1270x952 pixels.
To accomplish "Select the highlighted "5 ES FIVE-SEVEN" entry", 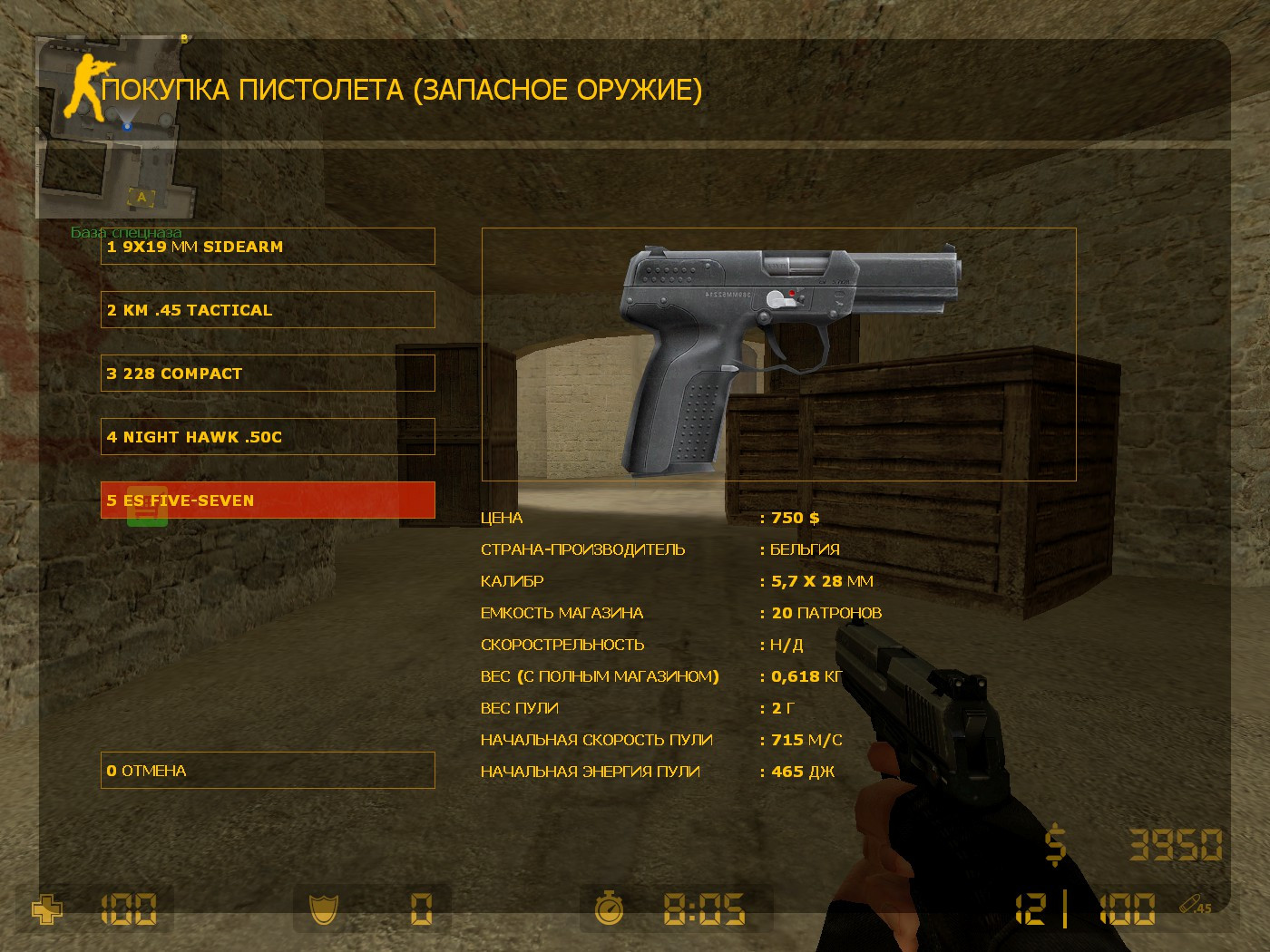I will 268,500.
